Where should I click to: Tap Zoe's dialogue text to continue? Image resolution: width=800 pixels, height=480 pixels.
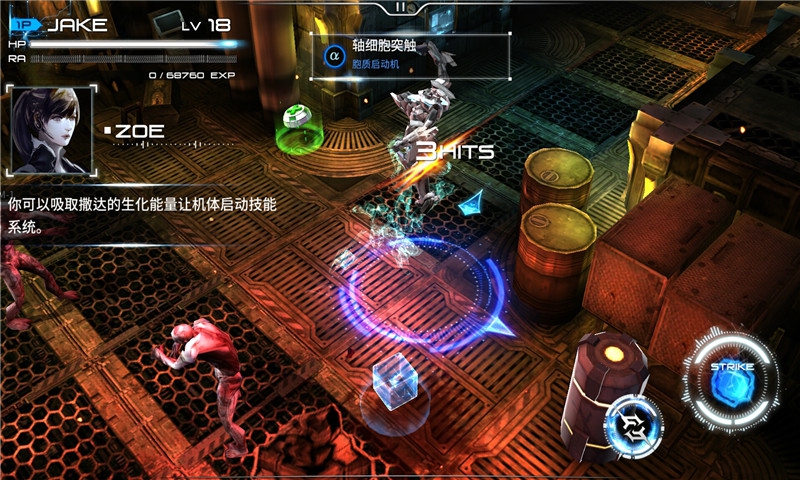140,214
